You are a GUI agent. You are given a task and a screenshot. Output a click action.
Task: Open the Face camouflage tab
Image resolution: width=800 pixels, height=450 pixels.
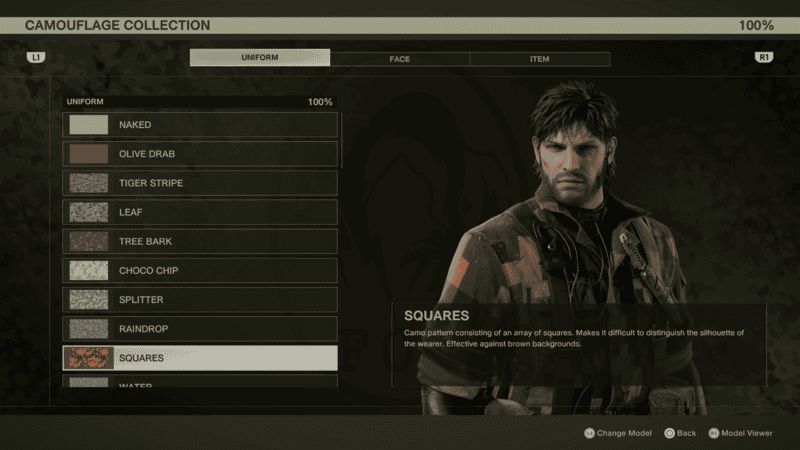tap(399, 59)
